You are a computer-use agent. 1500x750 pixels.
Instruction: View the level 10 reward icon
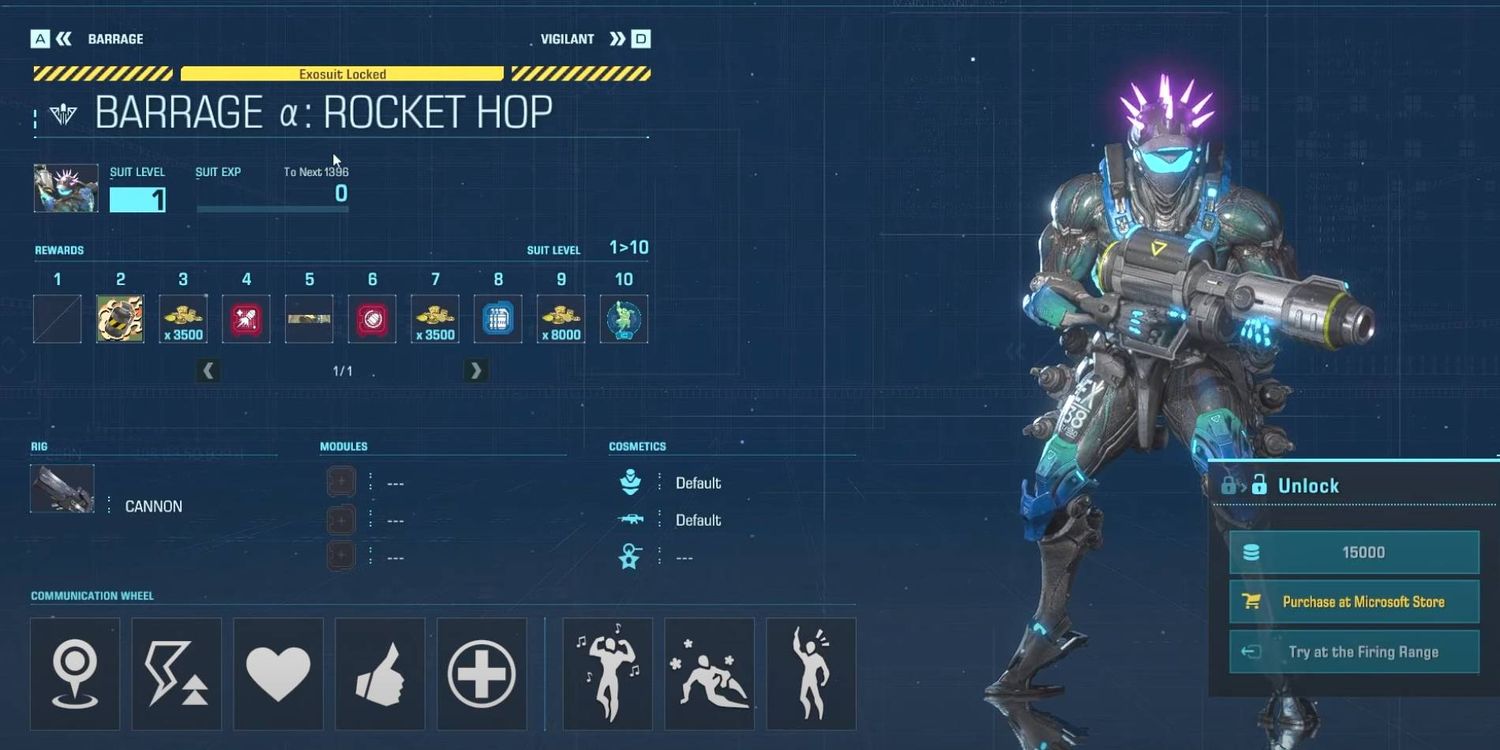[624, 319]
